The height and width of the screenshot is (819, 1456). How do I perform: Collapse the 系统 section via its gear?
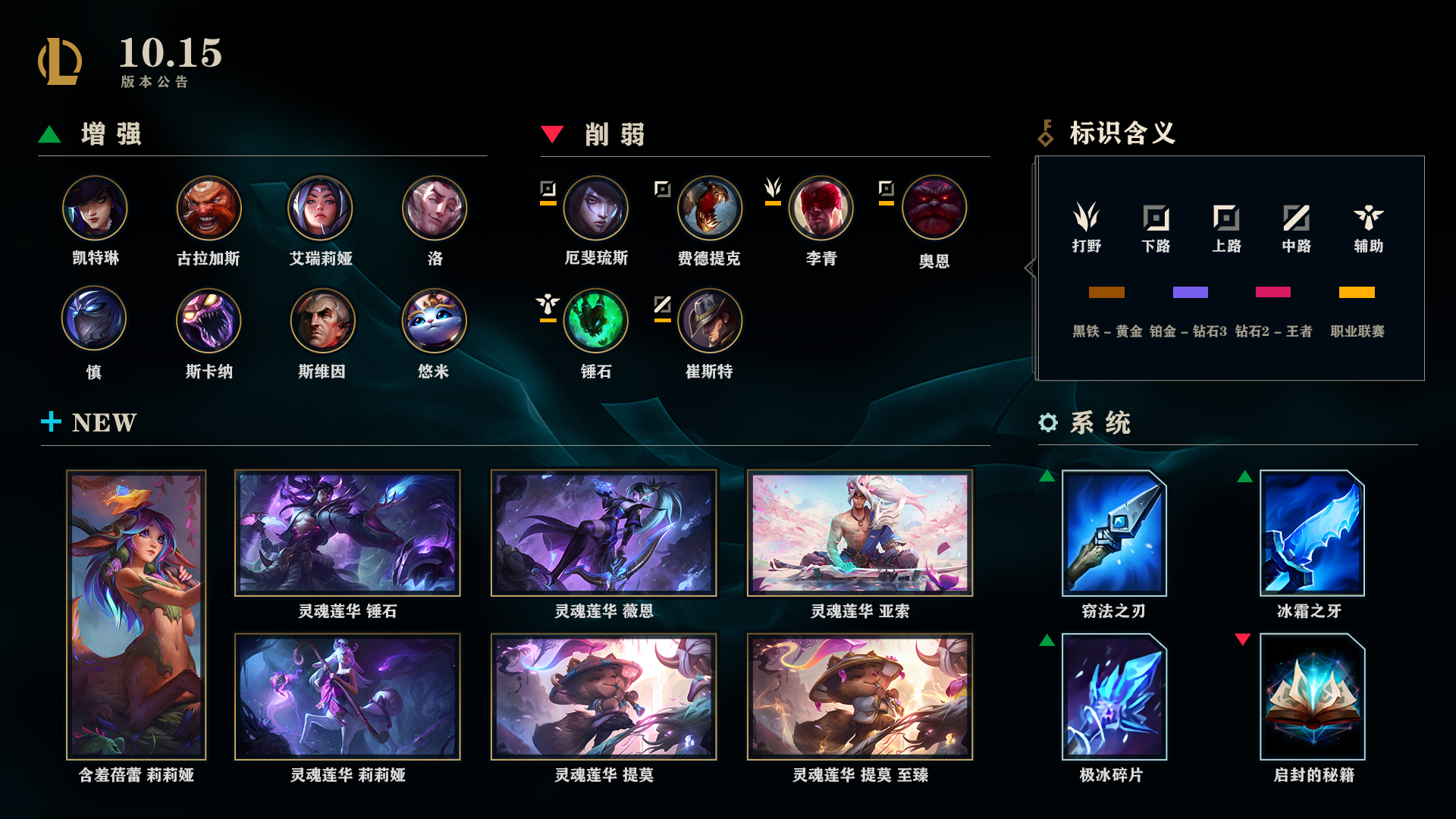coord(1049,423)
